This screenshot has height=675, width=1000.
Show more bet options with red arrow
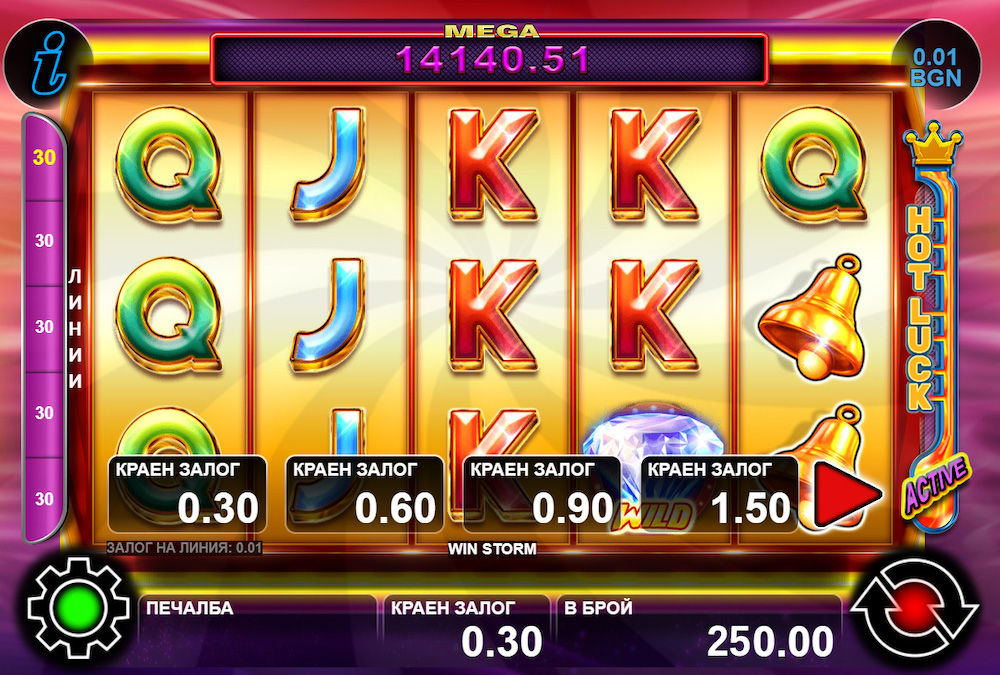845,494
